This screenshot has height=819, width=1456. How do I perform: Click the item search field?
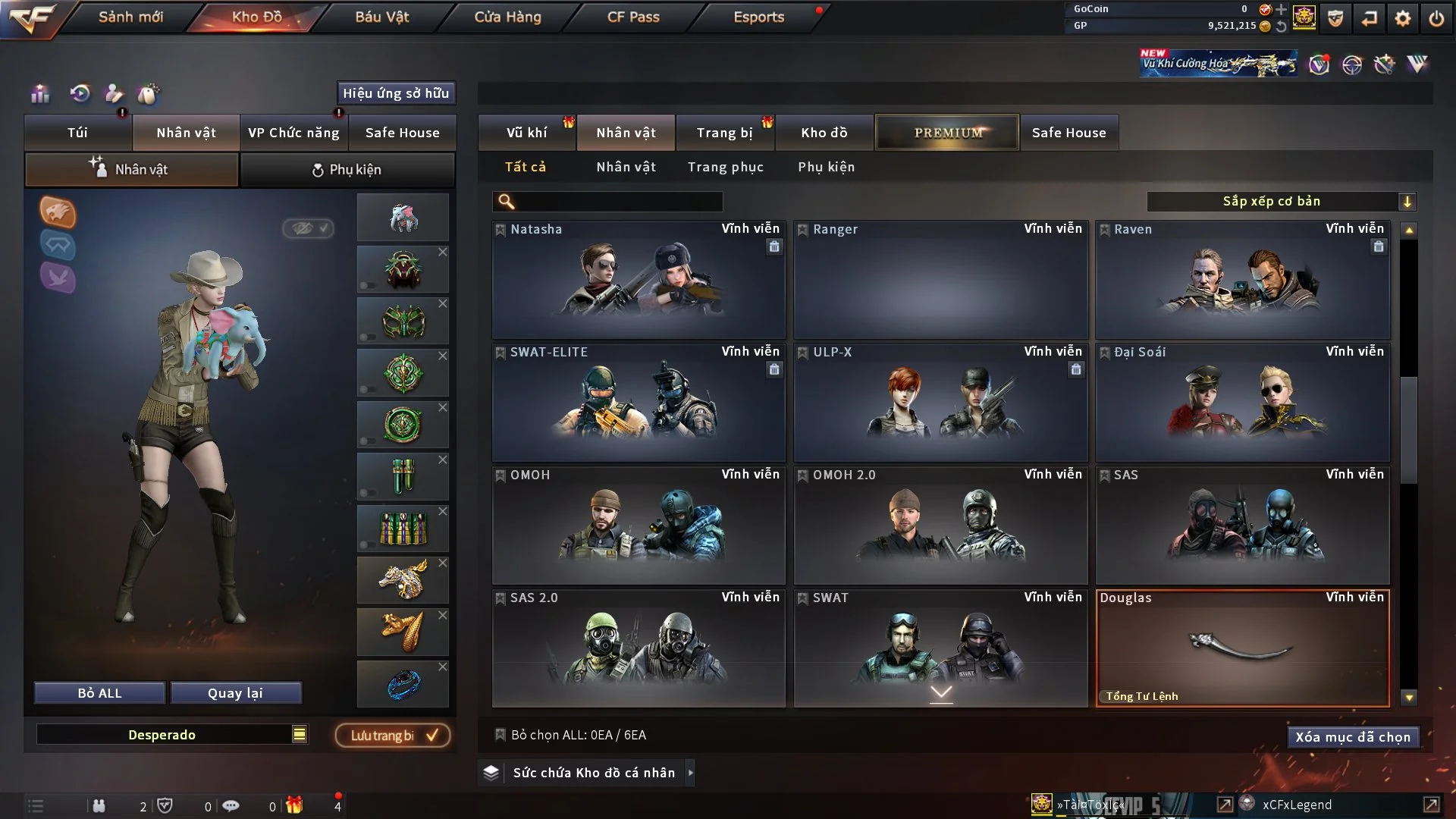pos(618,201)
